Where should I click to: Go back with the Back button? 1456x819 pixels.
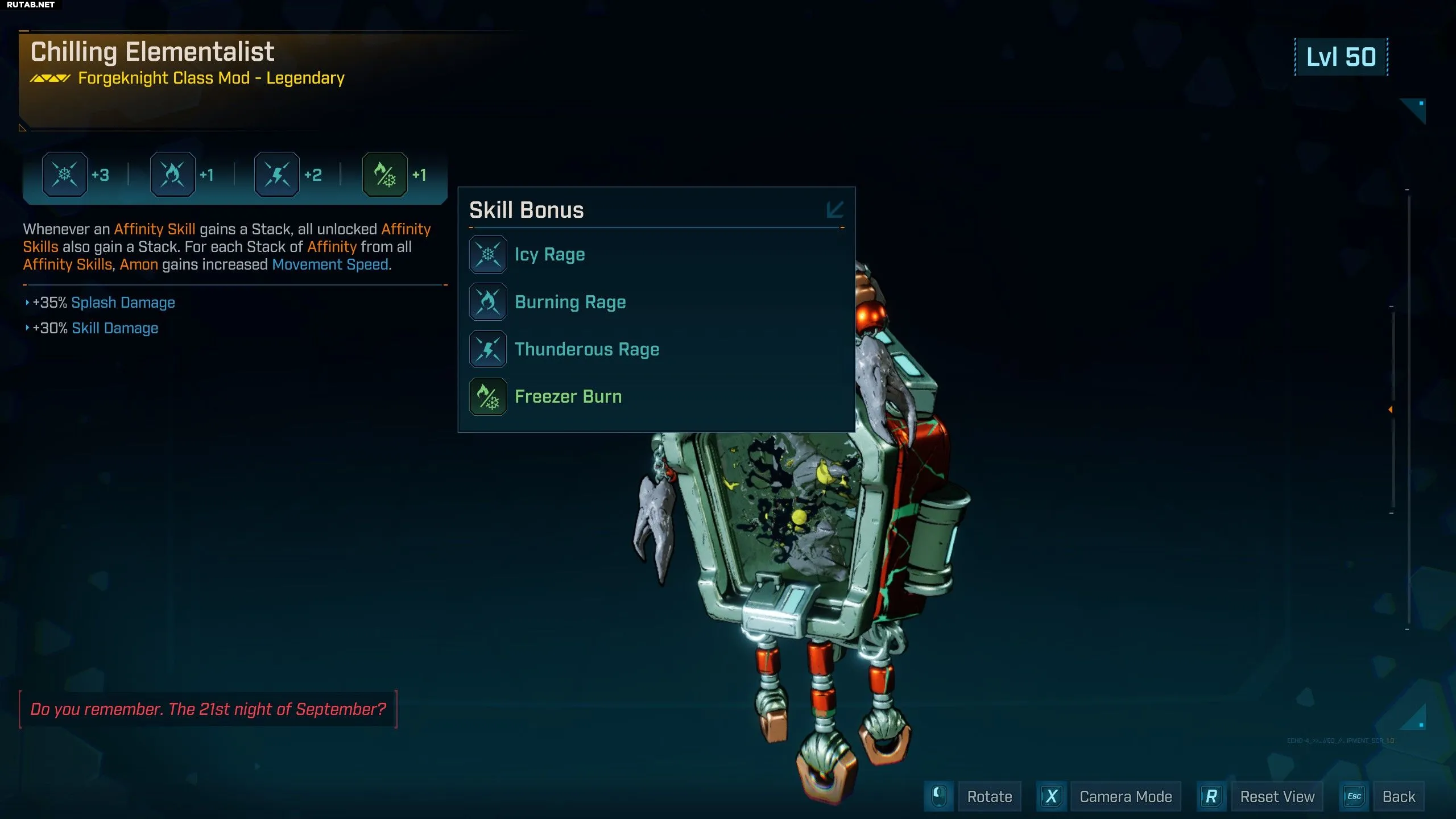click(1399, 797)
